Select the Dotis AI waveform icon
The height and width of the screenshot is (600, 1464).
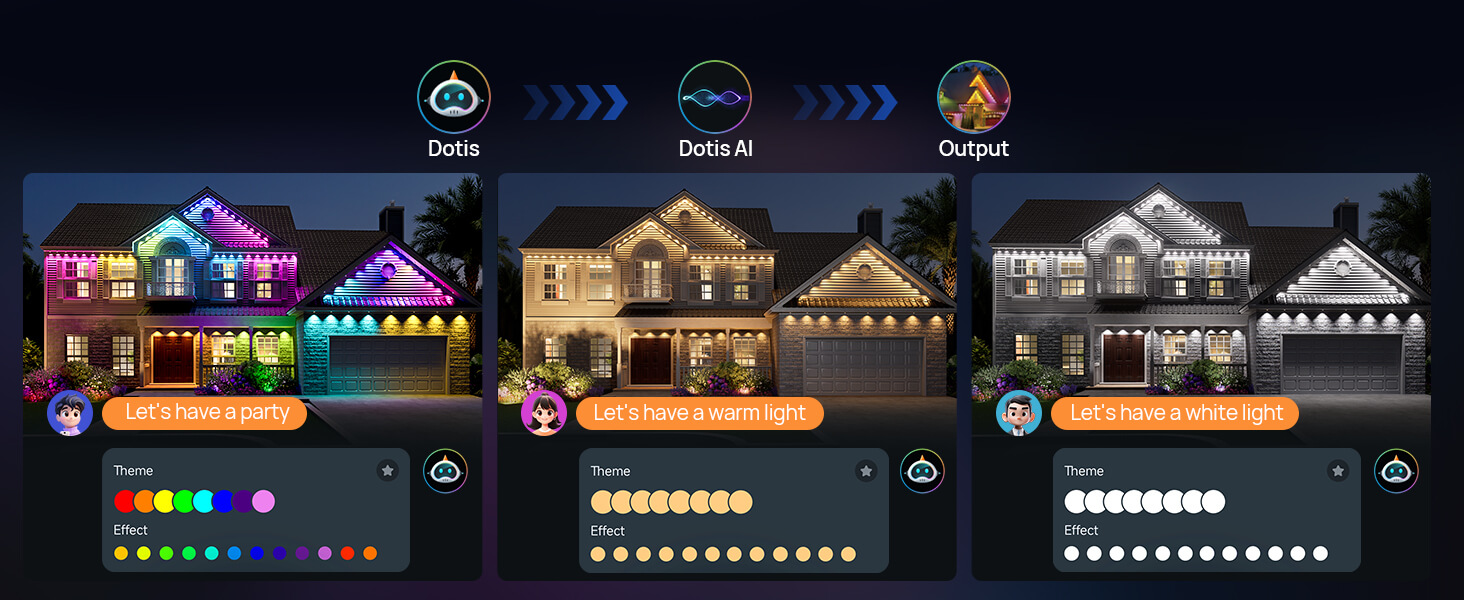[714, 97]
